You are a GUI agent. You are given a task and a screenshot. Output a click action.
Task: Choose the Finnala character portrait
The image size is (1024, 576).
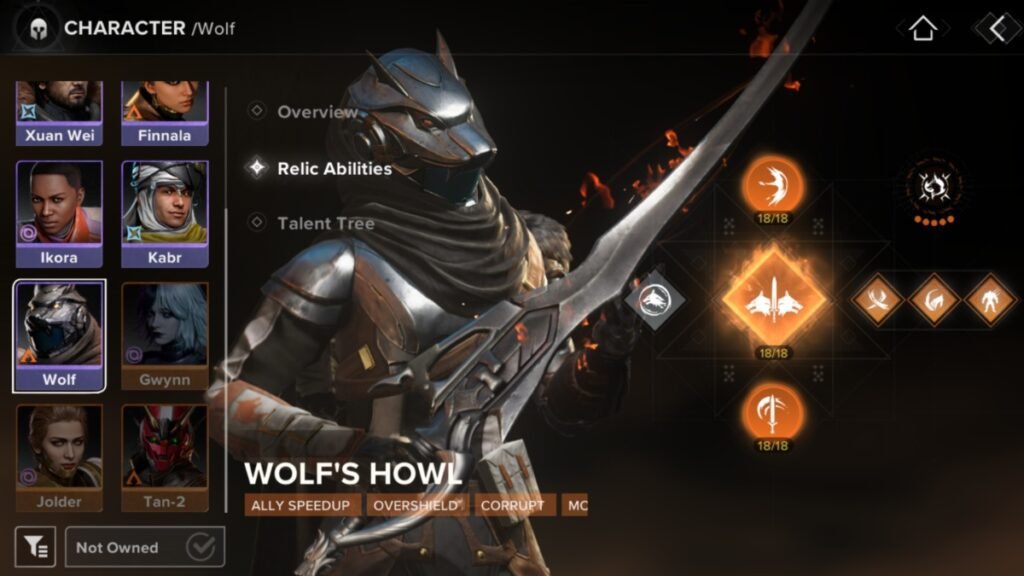click(x=165, y=114)
